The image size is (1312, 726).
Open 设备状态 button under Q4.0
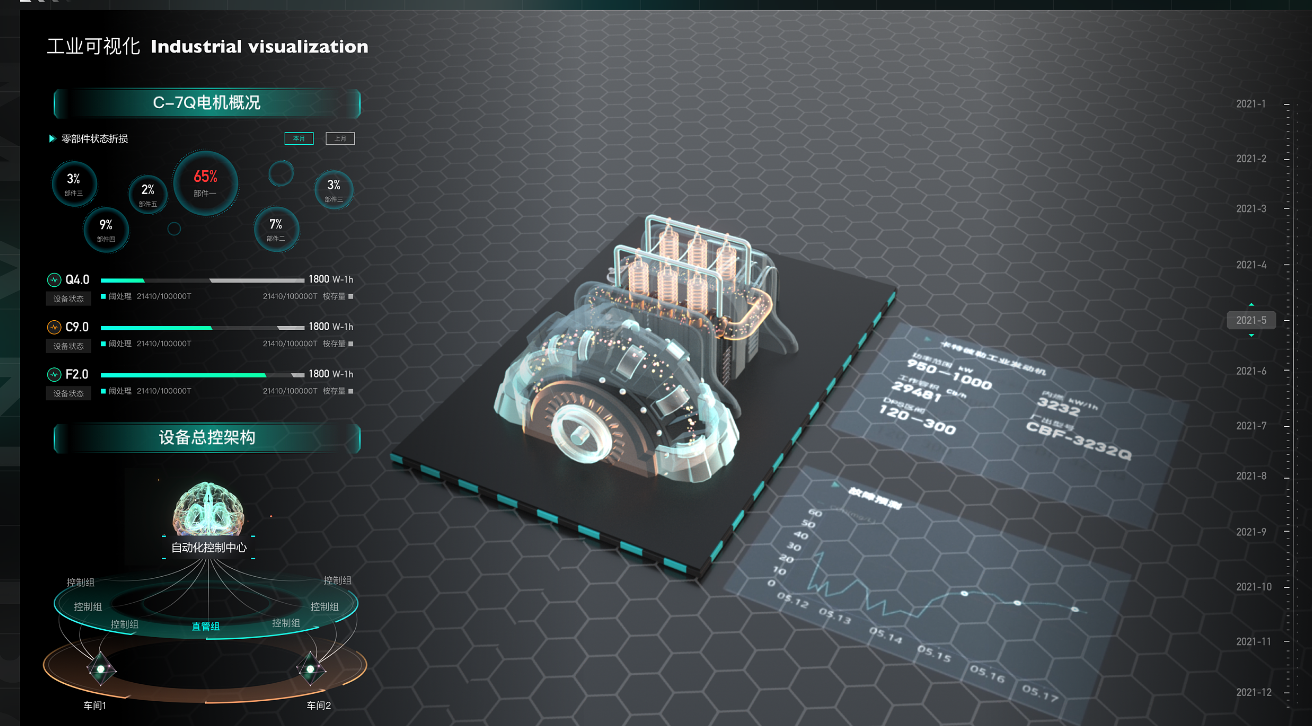coord(70,298)
